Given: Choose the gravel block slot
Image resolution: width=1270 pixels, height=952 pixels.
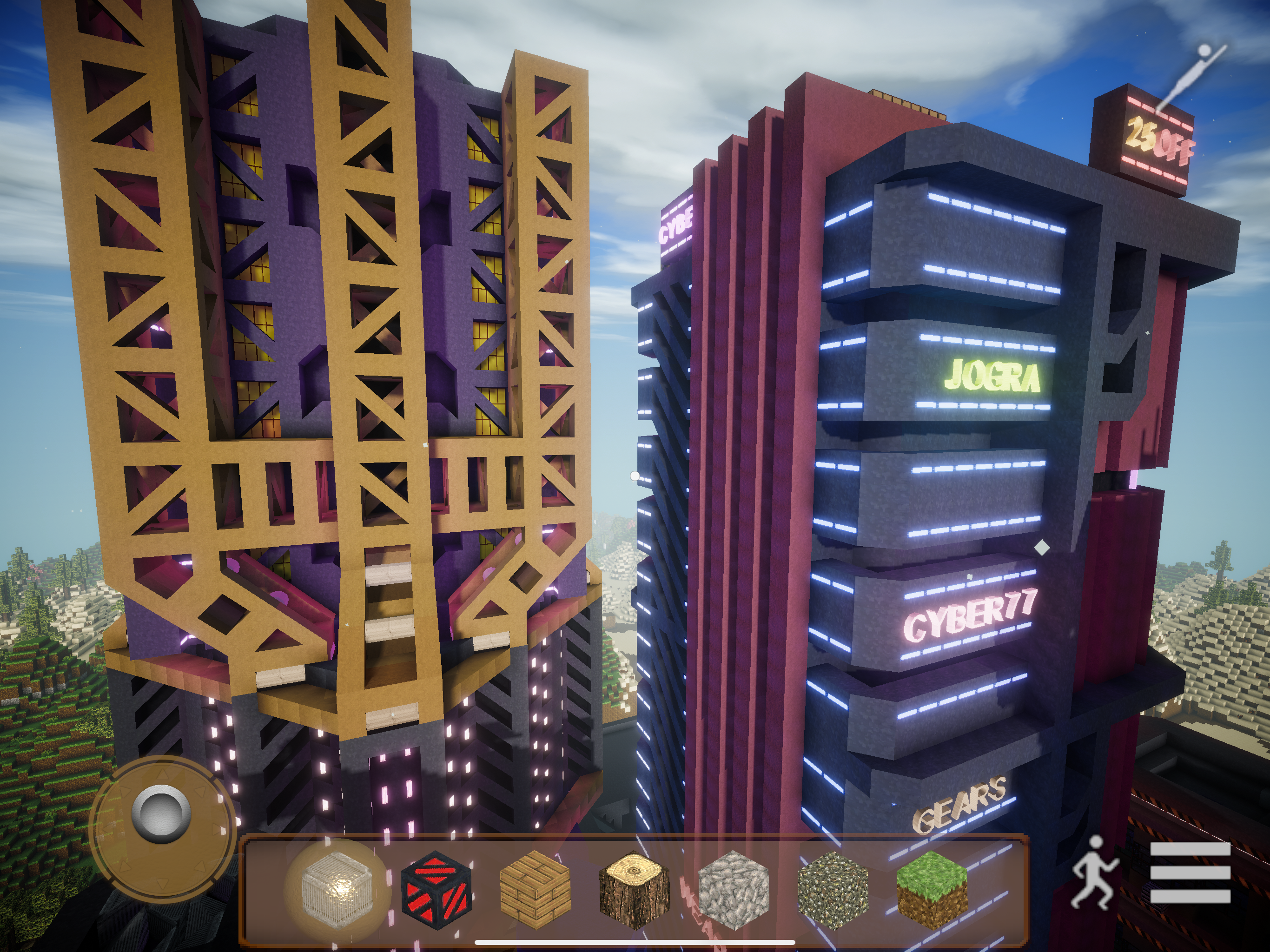Looking at the screenshot, I should pos(833,889).
